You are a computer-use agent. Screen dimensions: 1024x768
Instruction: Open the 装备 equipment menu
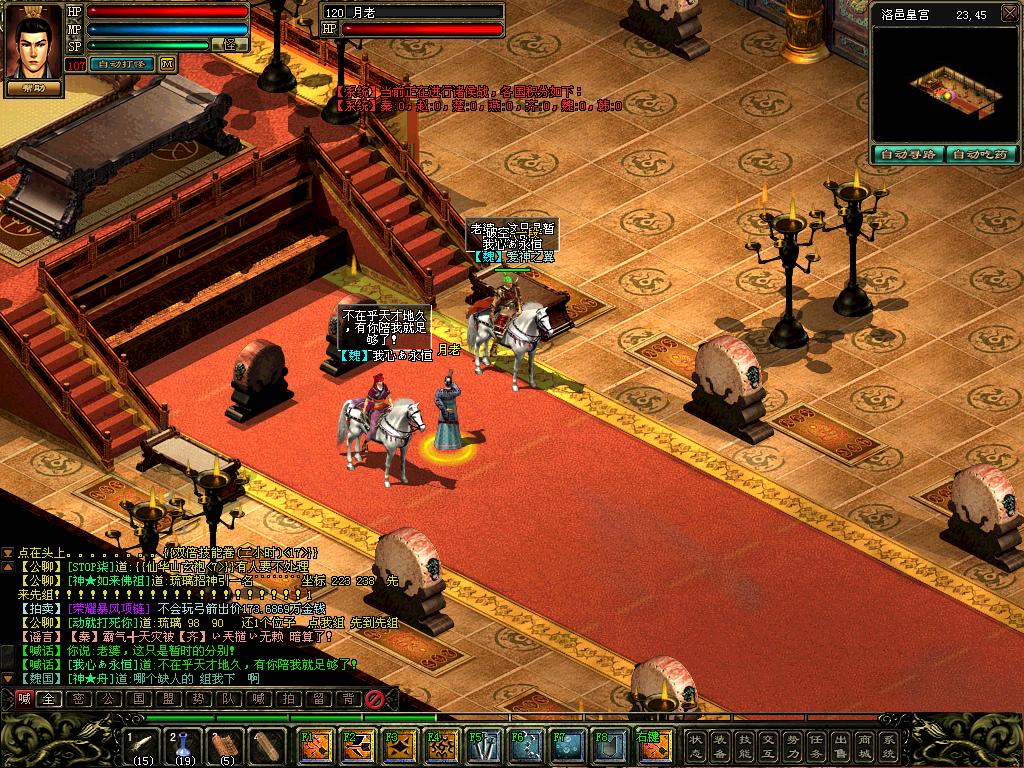720,745
